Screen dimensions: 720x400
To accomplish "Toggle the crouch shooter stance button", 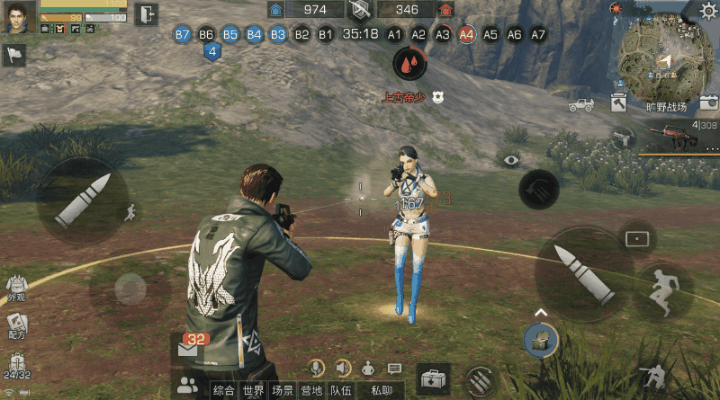I will click(x=653, y=376).
